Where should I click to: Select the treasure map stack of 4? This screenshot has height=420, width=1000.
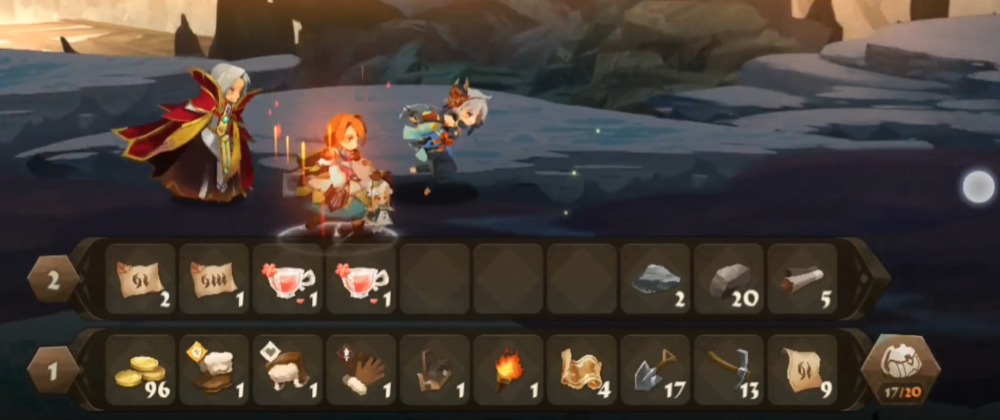(581, 369)
